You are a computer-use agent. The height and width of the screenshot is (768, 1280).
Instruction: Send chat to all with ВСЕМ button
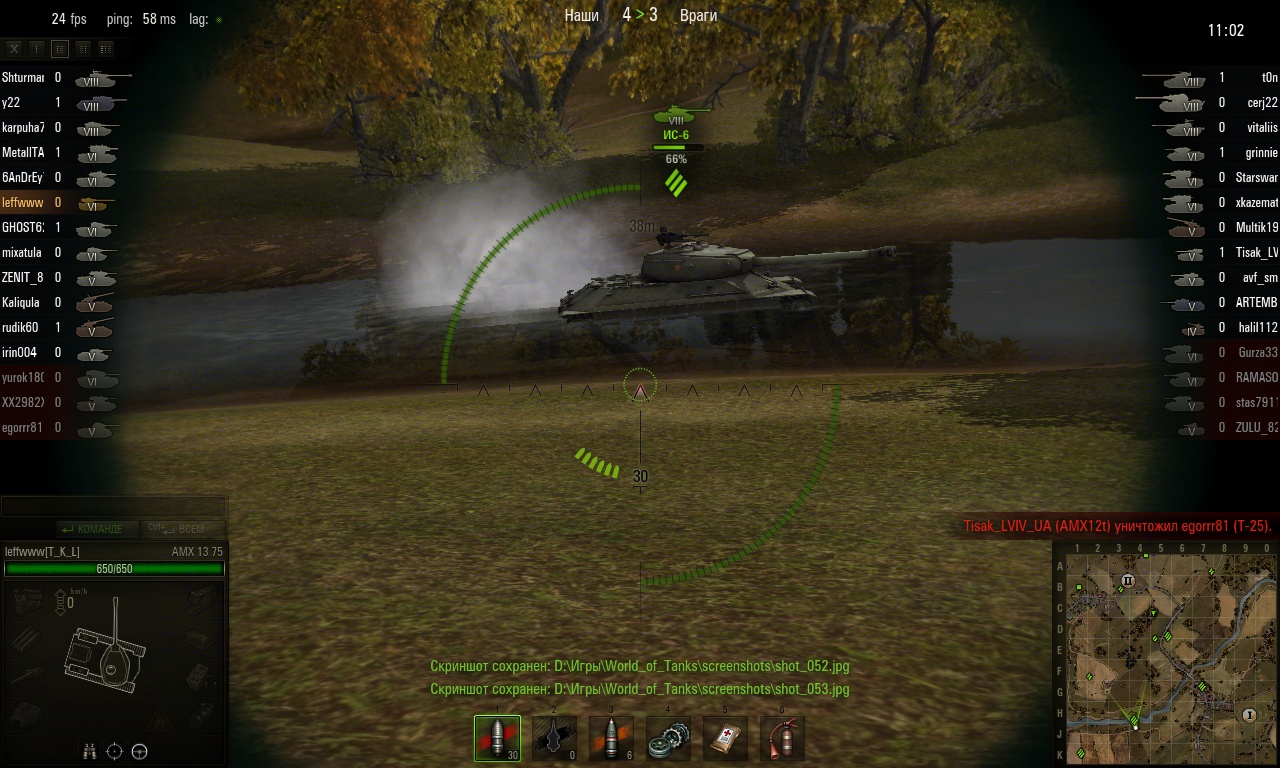click(x=185, y=529)
